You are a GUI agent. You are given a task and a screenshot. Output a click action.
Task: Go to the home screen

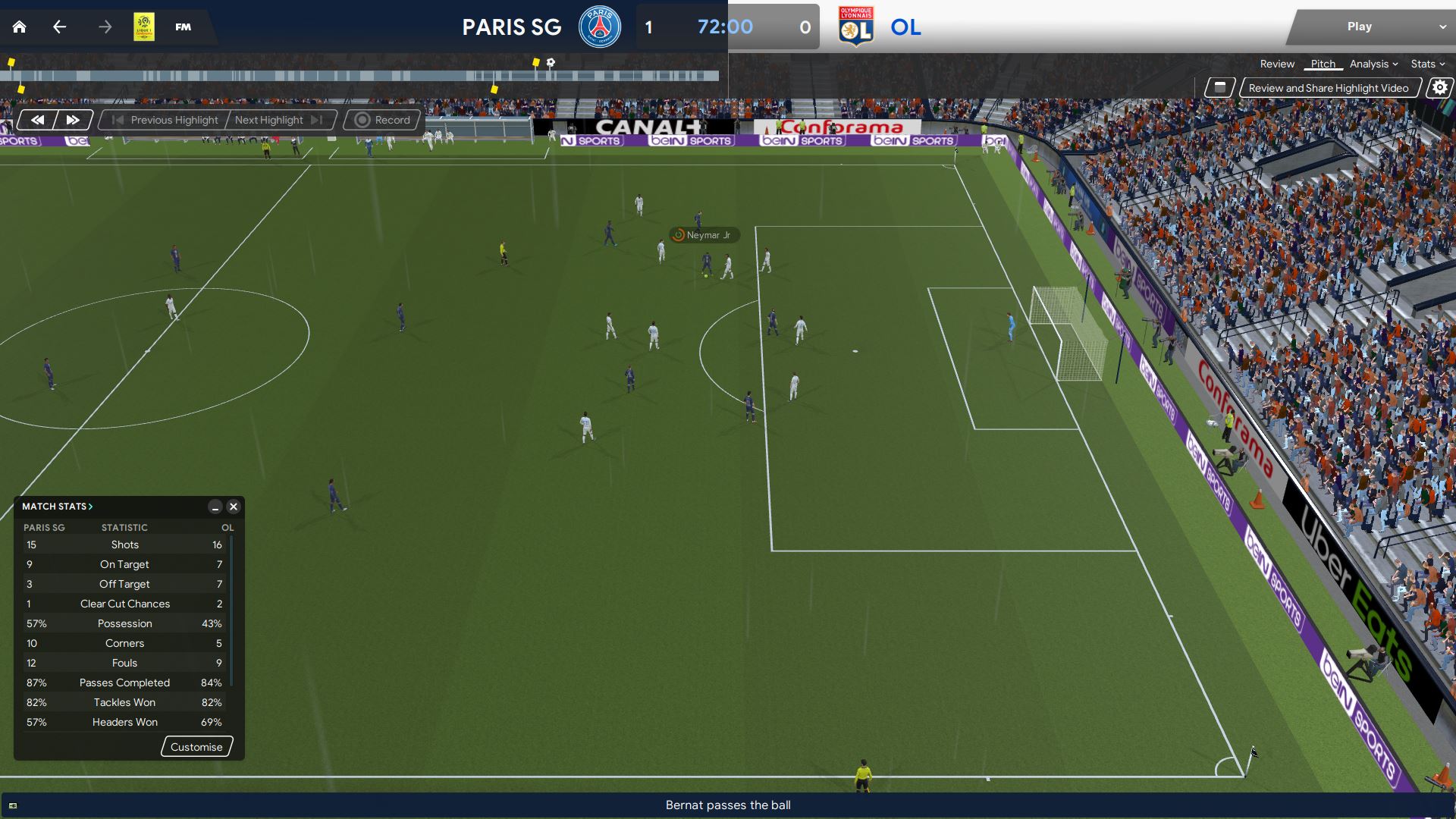pos(20,27)
